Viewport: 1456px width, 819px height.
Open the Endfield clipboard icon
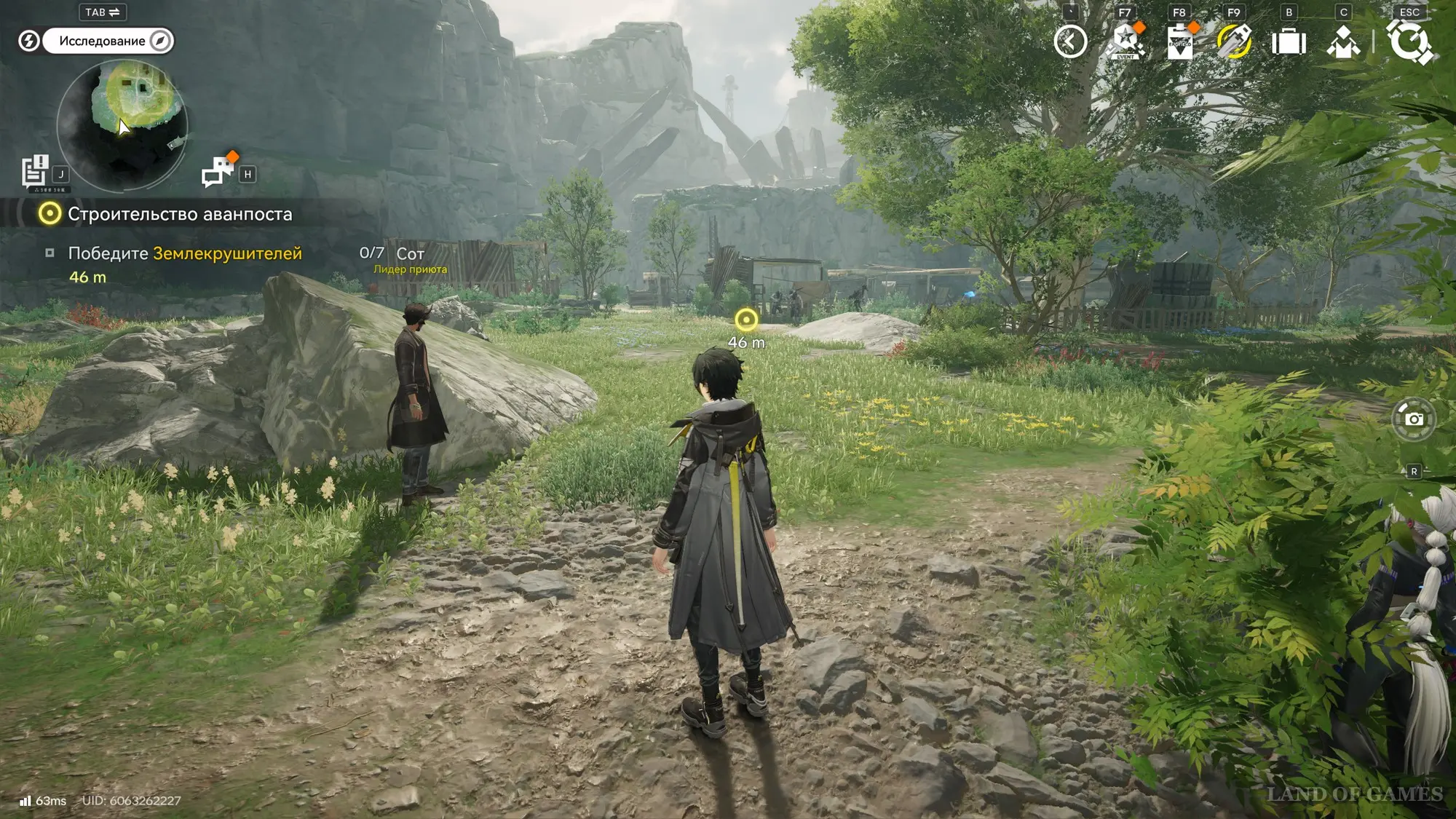(x=1179, y=41)
